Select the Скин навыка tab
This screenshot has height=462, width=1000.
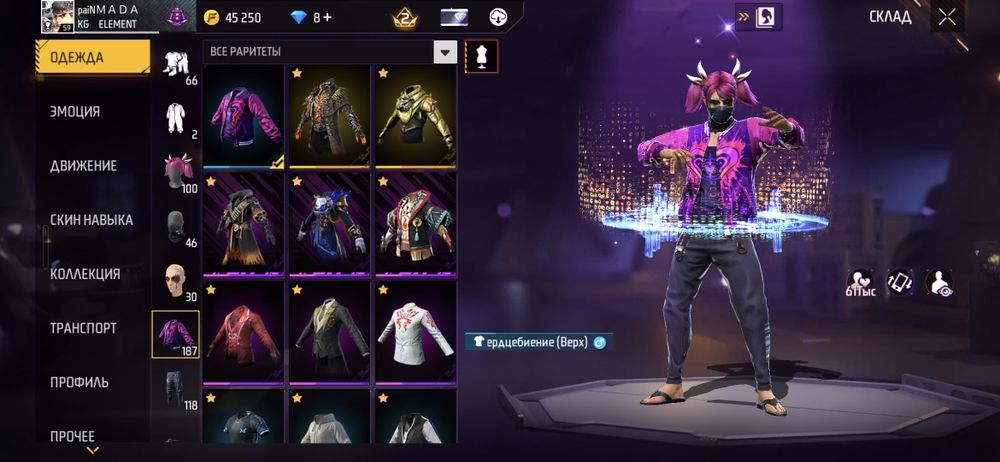[x=91, y=220]
